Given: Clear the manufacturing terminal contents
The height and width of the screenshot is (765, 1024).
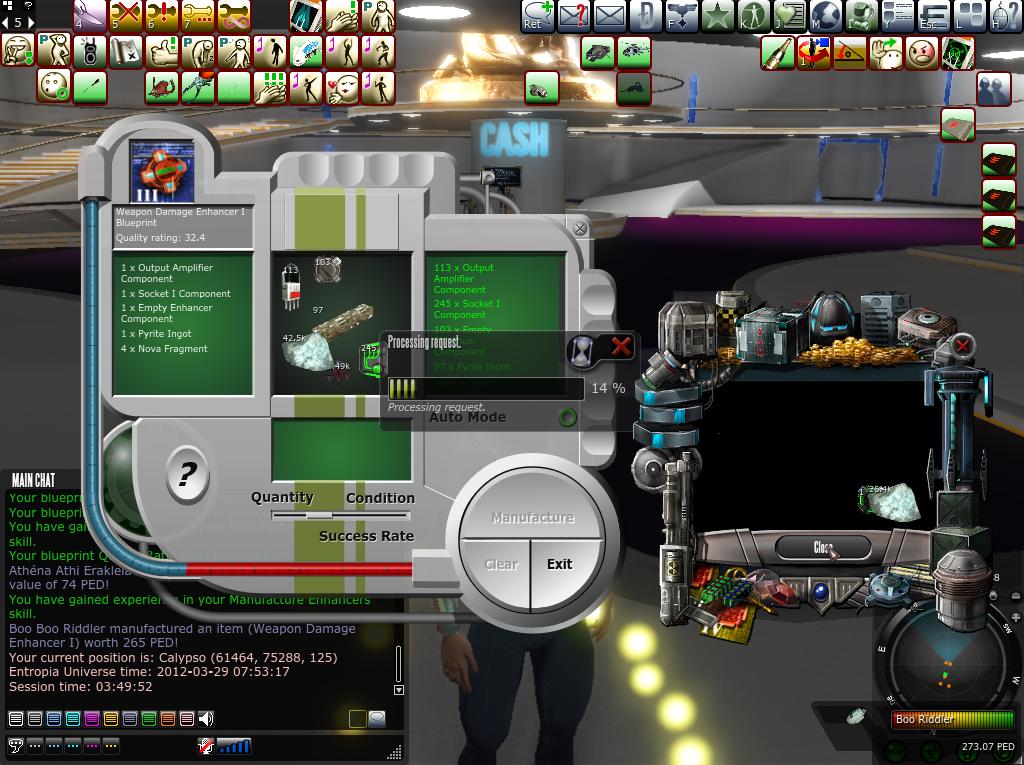Looking at the screenshot, I should [x=501, y=564].
